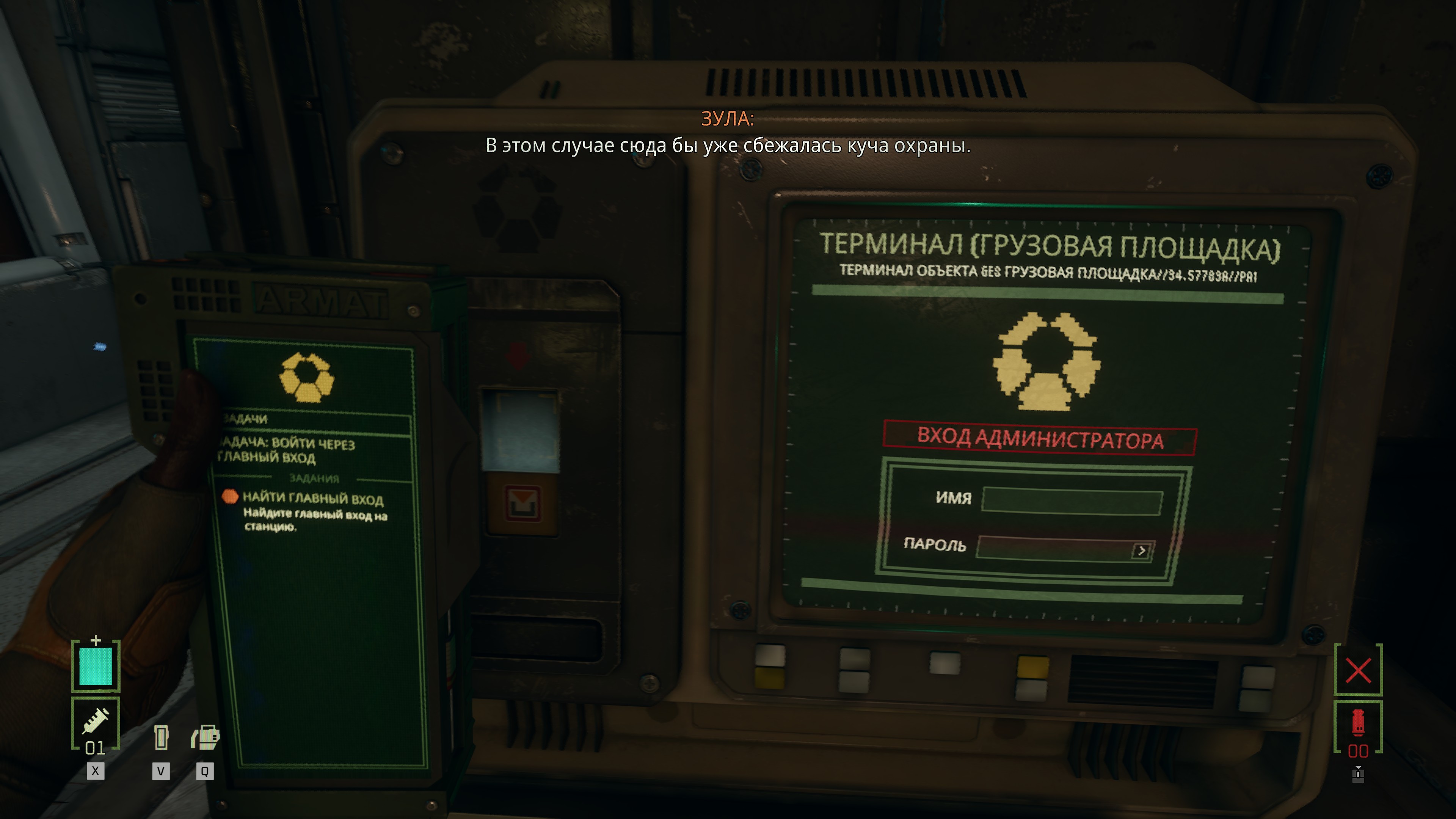The width and height of the screenshot is (1456, 819).
Task: Open the hacking device tool icon
Action: pyautogui.click(x=205, y=737)
